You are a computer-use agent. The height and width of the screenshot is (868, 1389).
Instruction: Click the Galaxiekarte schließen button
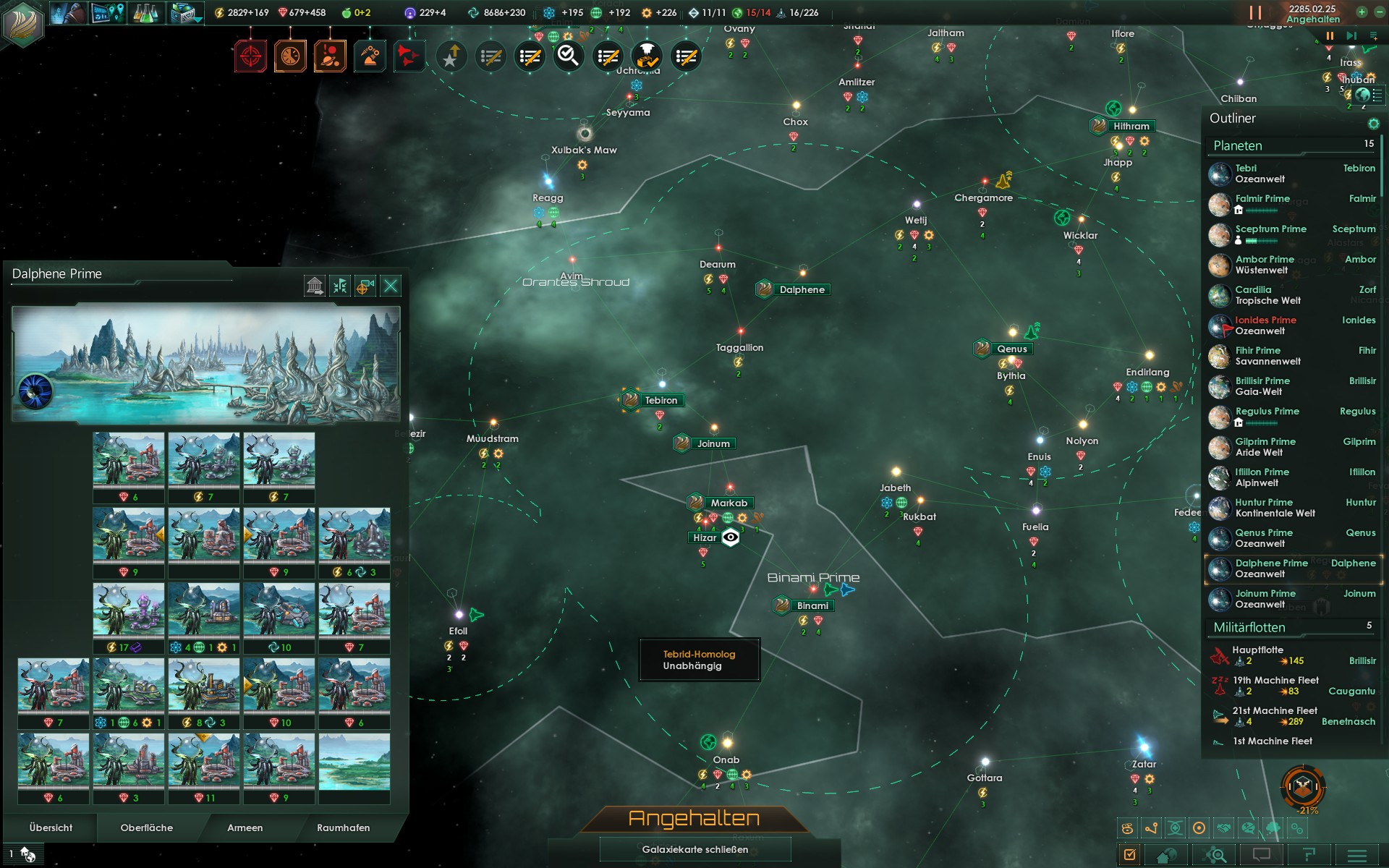click(694, 849)
